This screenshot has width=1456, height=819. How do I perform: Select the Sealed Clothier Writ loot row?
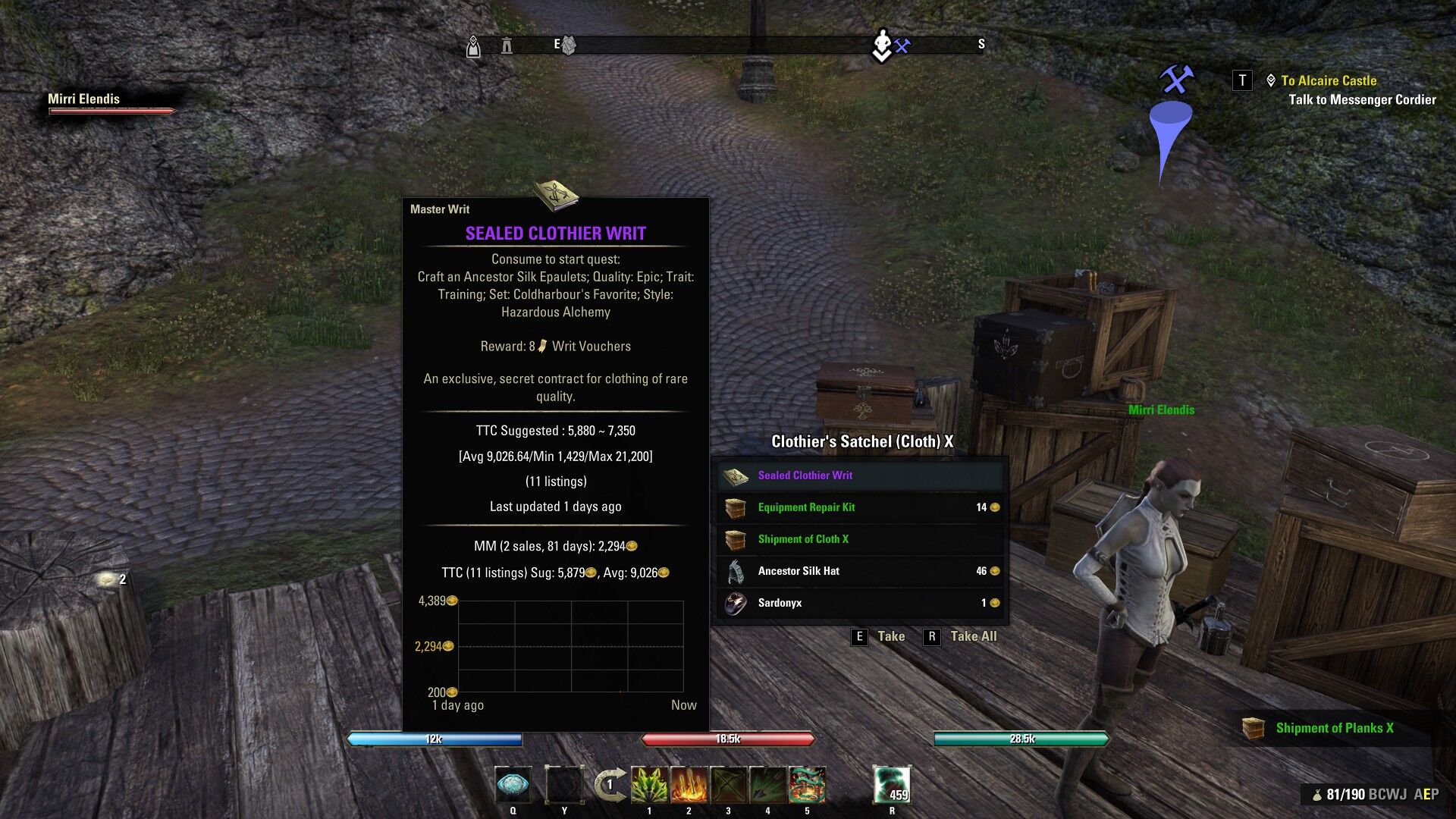[x=860, y=475]
